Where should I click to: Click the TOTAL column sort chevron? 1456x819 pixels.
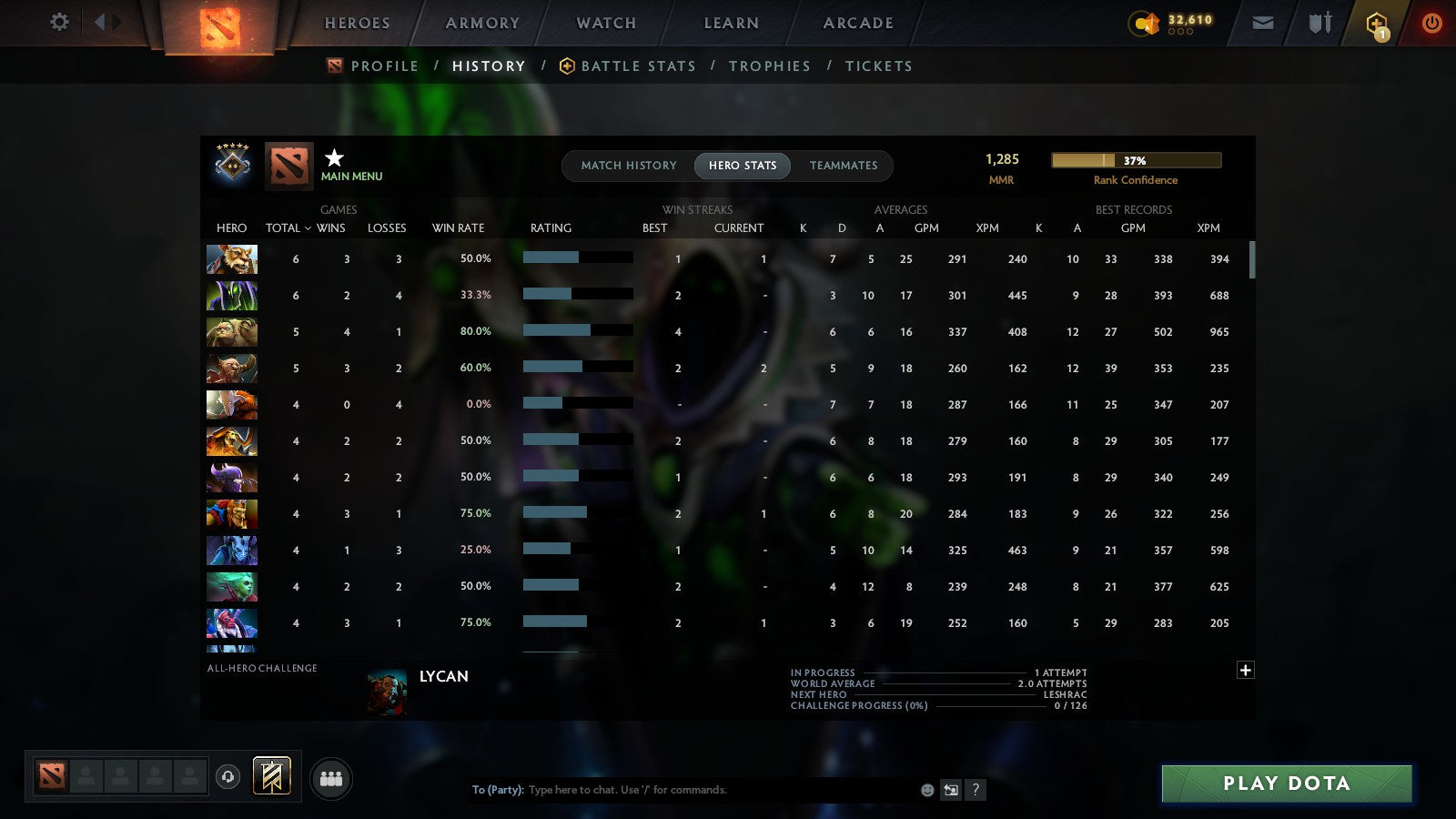[x=308, y=228]
